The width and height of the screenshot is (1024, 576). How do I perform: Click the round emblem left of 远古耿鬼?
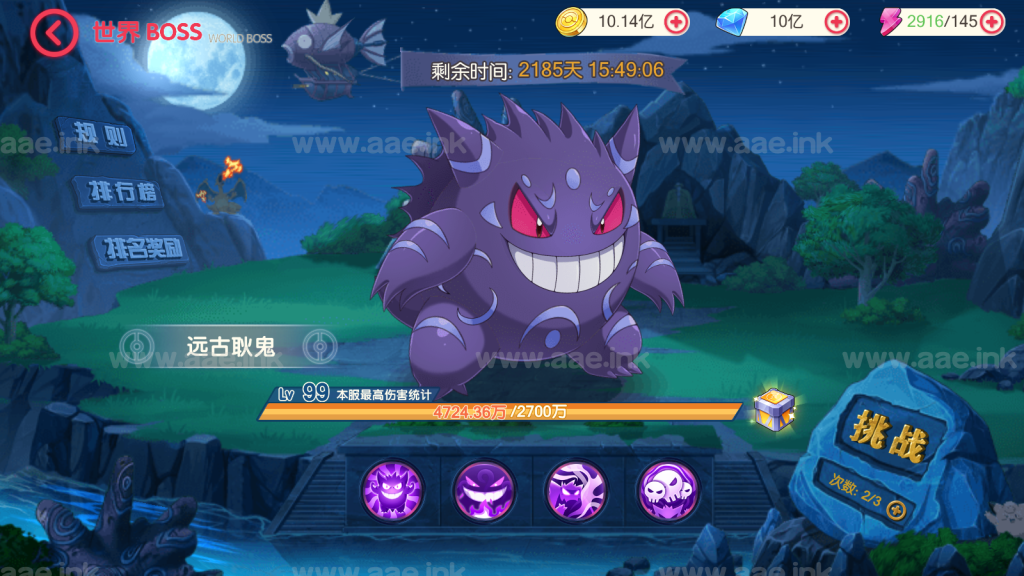coord(136,346)
